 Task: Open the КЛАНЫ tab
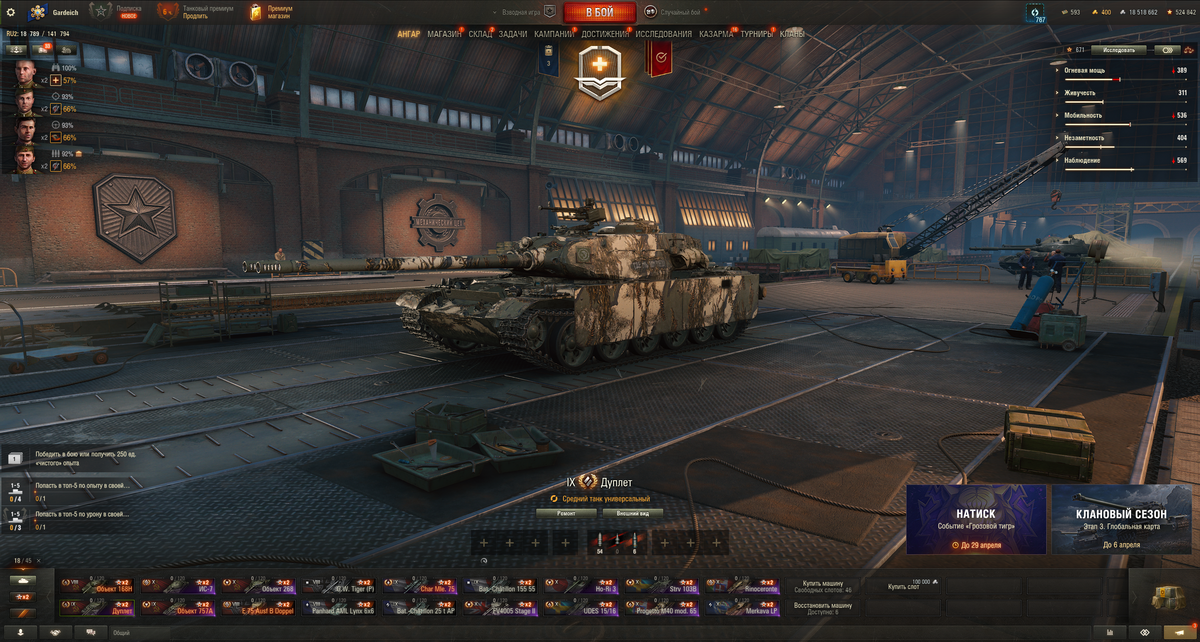pos(792,34)
